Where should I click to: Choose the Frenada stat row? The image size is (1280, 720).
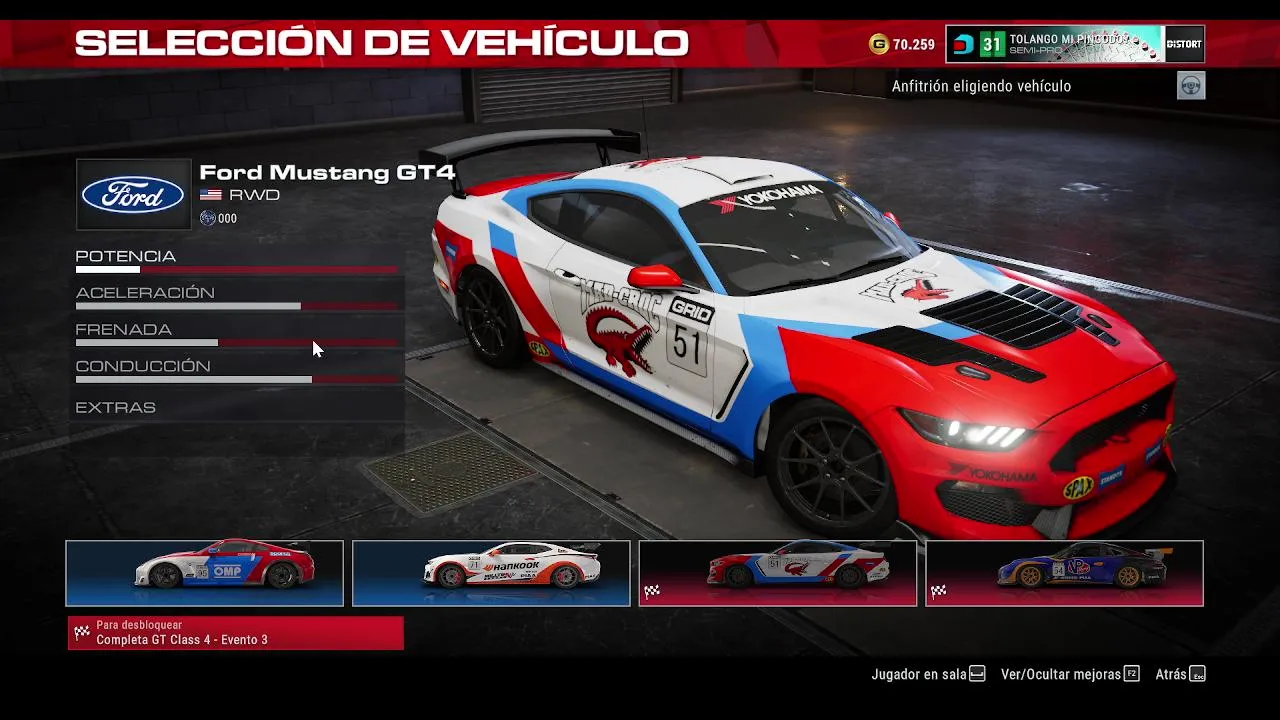pos(236,333)
